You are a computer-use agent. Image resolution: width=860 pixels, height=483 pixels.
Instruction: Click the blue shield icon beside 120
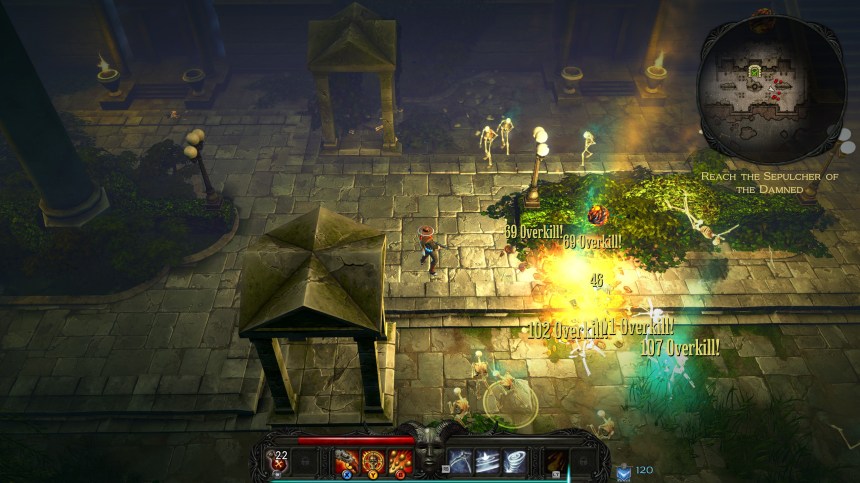[x=622, y=470]
